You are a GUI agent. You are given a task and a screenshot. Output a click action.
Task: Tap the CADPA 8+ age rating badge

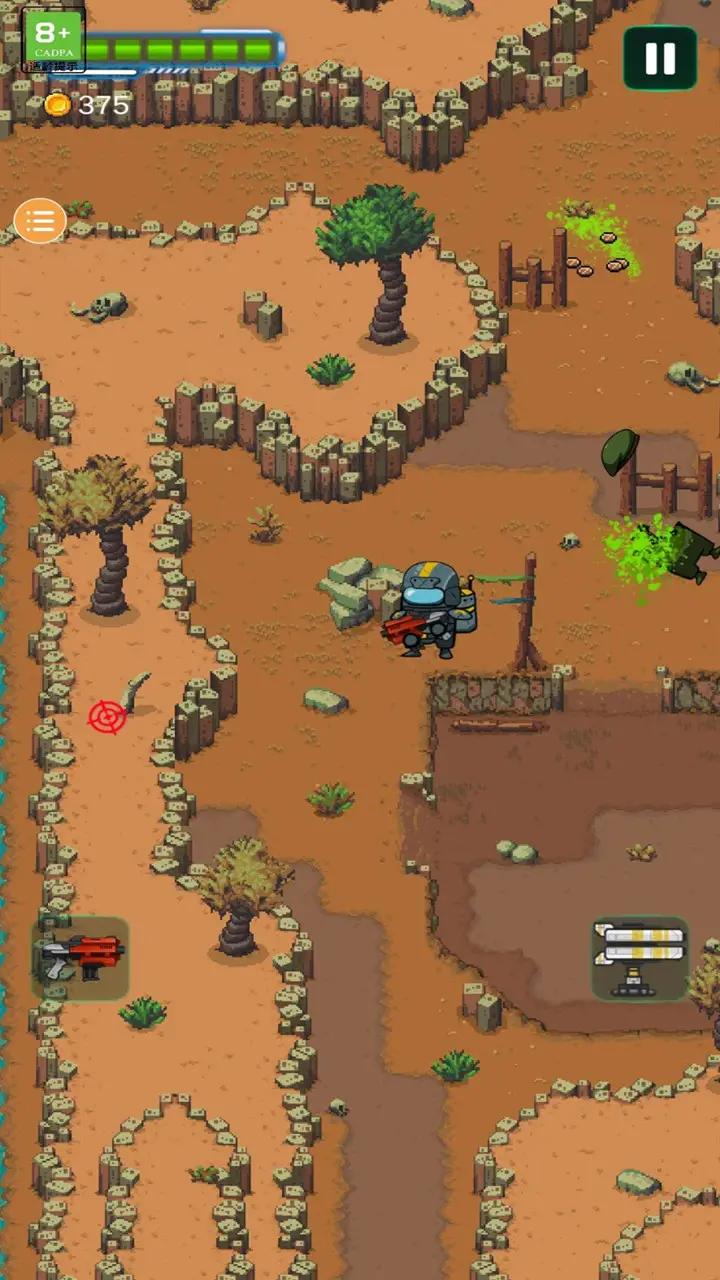[53, 40]
